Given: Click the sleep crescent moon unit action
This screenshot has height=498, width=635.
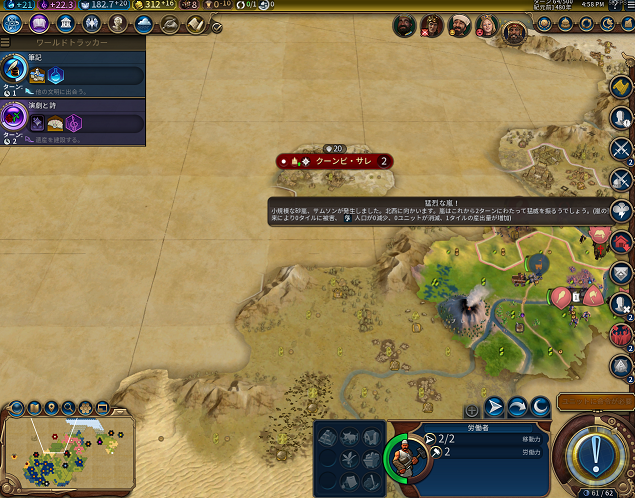Looking at the screenshot, I should (x=541, y=406).
